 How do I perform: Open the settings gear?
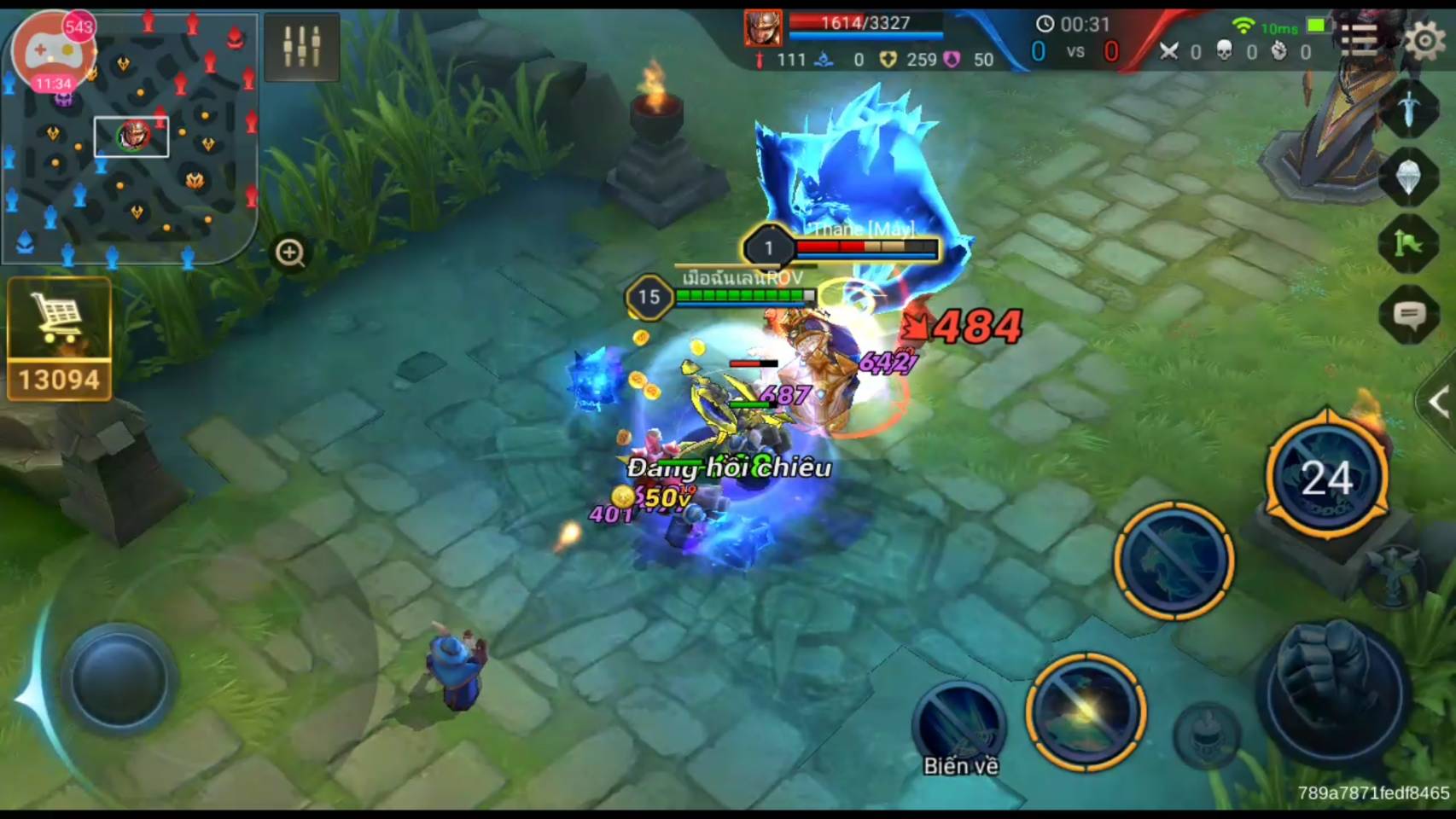pyautogui.click(x=1424, y=39)
